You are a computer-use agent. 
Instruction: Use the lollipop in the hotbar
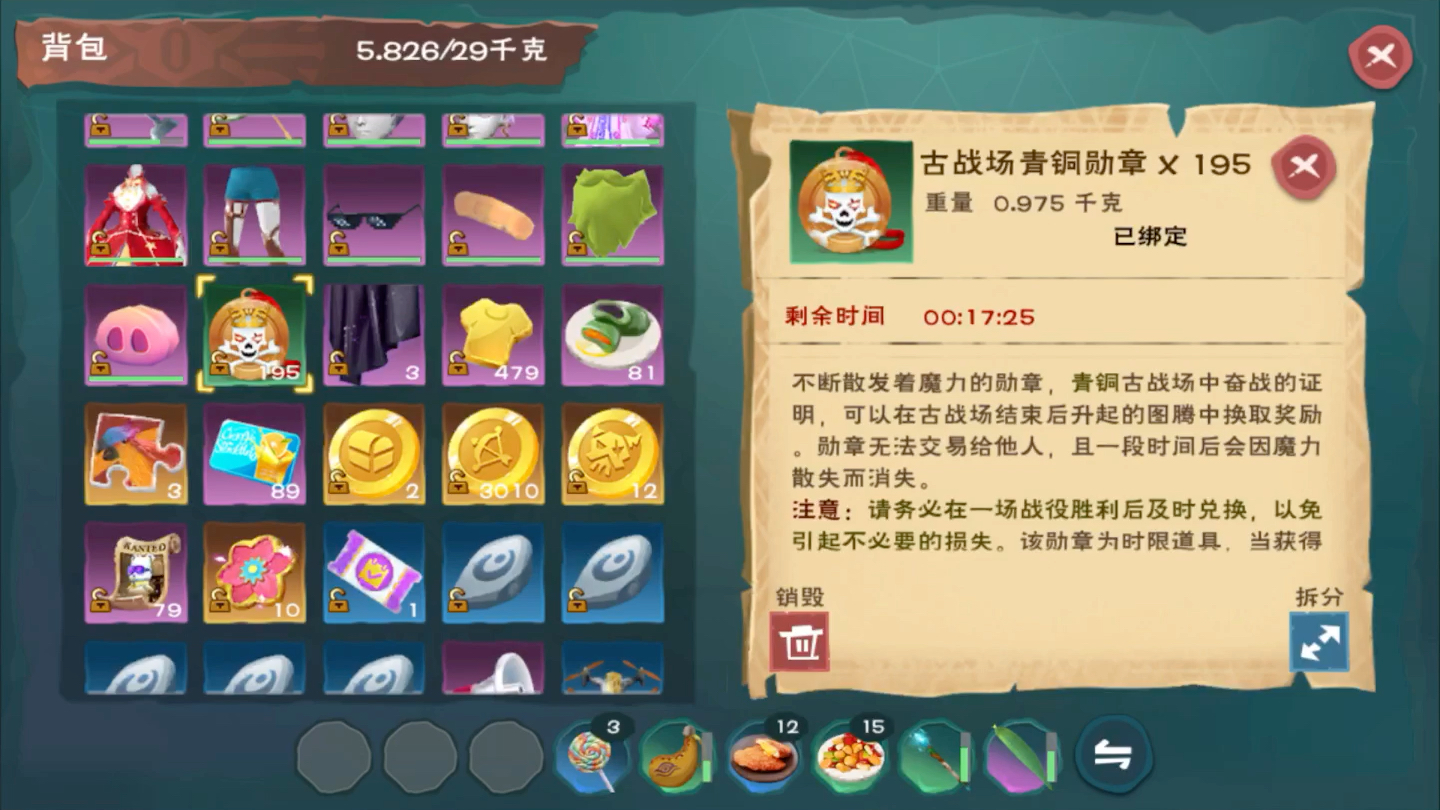(x=591, y=757)
